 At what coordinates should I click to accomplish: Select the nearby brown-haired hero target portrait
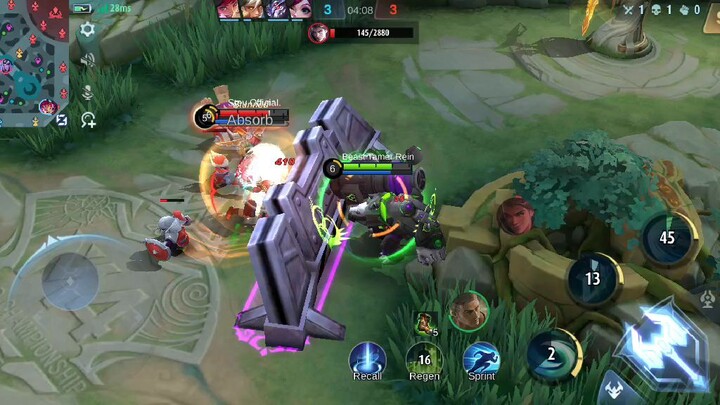515,215
